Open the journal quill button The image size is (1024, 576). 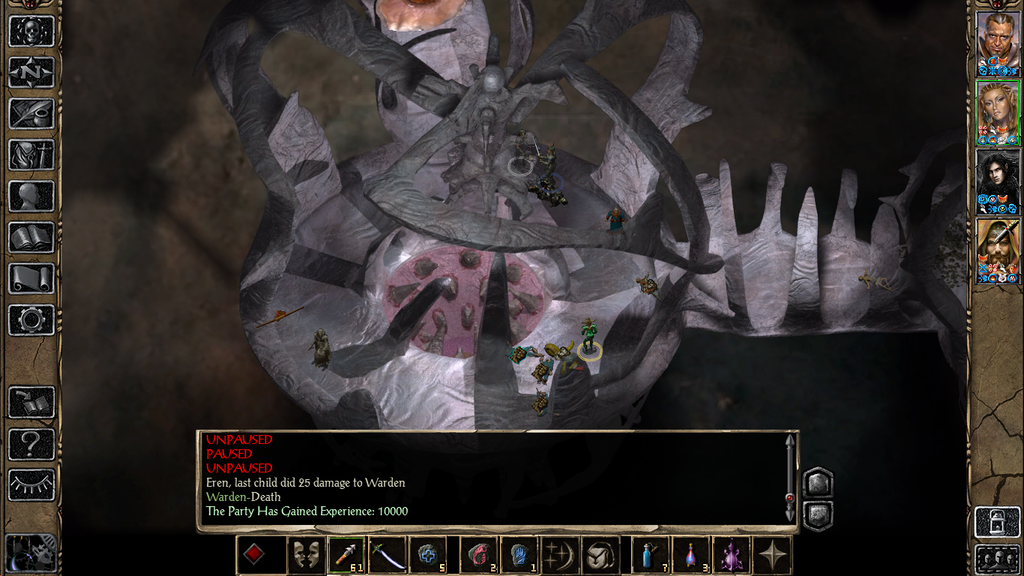point(31,113)
